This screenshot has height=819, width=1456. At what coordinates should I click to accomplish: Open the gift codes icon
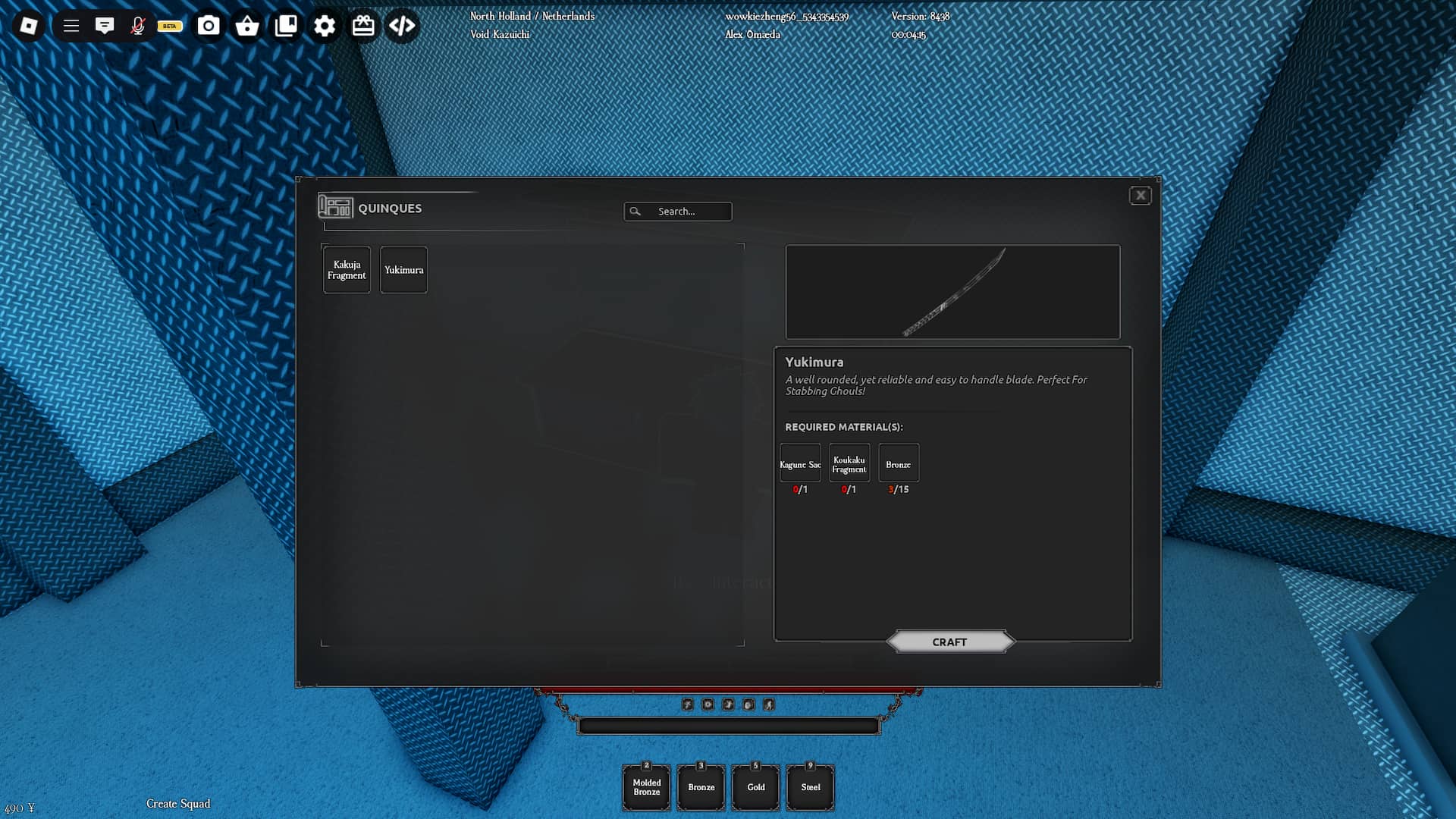coord(363,25)
